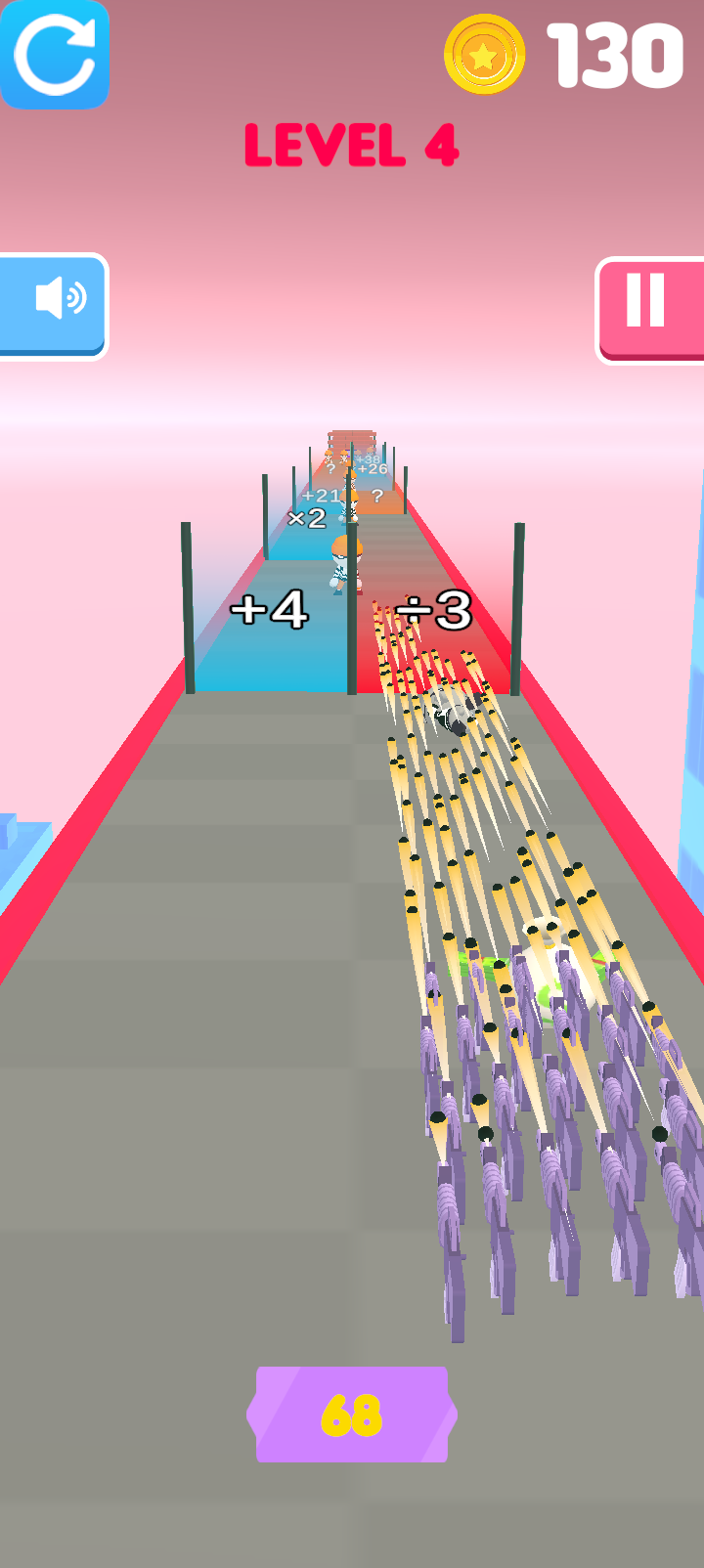Pause the game with the pink button
Image resolution: width=704 pixels, height=1568 pixels.
click(x=649, y=308)
